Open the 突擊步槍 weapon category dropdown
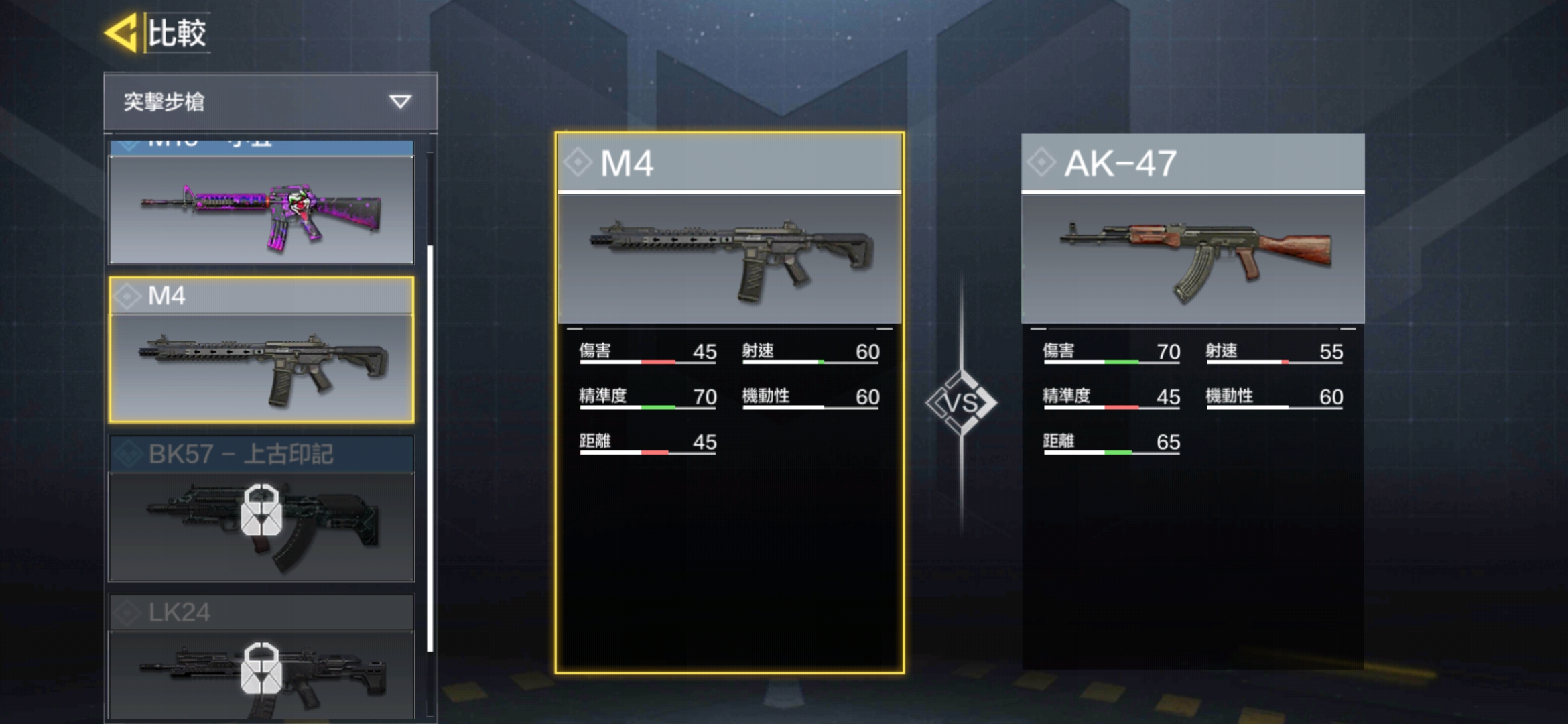1568x724 pixels. (x=270, y=101)
